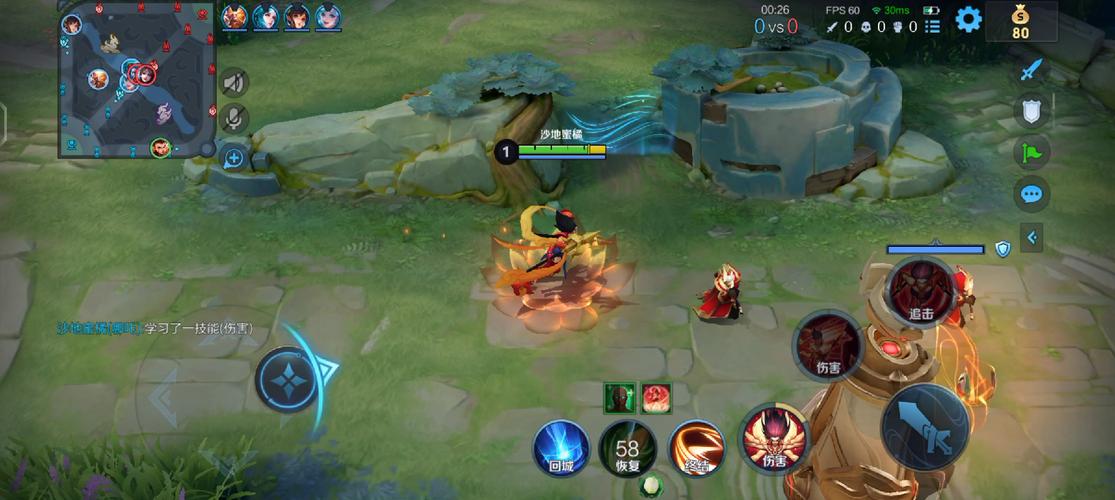This screenshot has width=1115, height=500.
Task: Toggle the microphone mute icon
Action: (234, 118)
